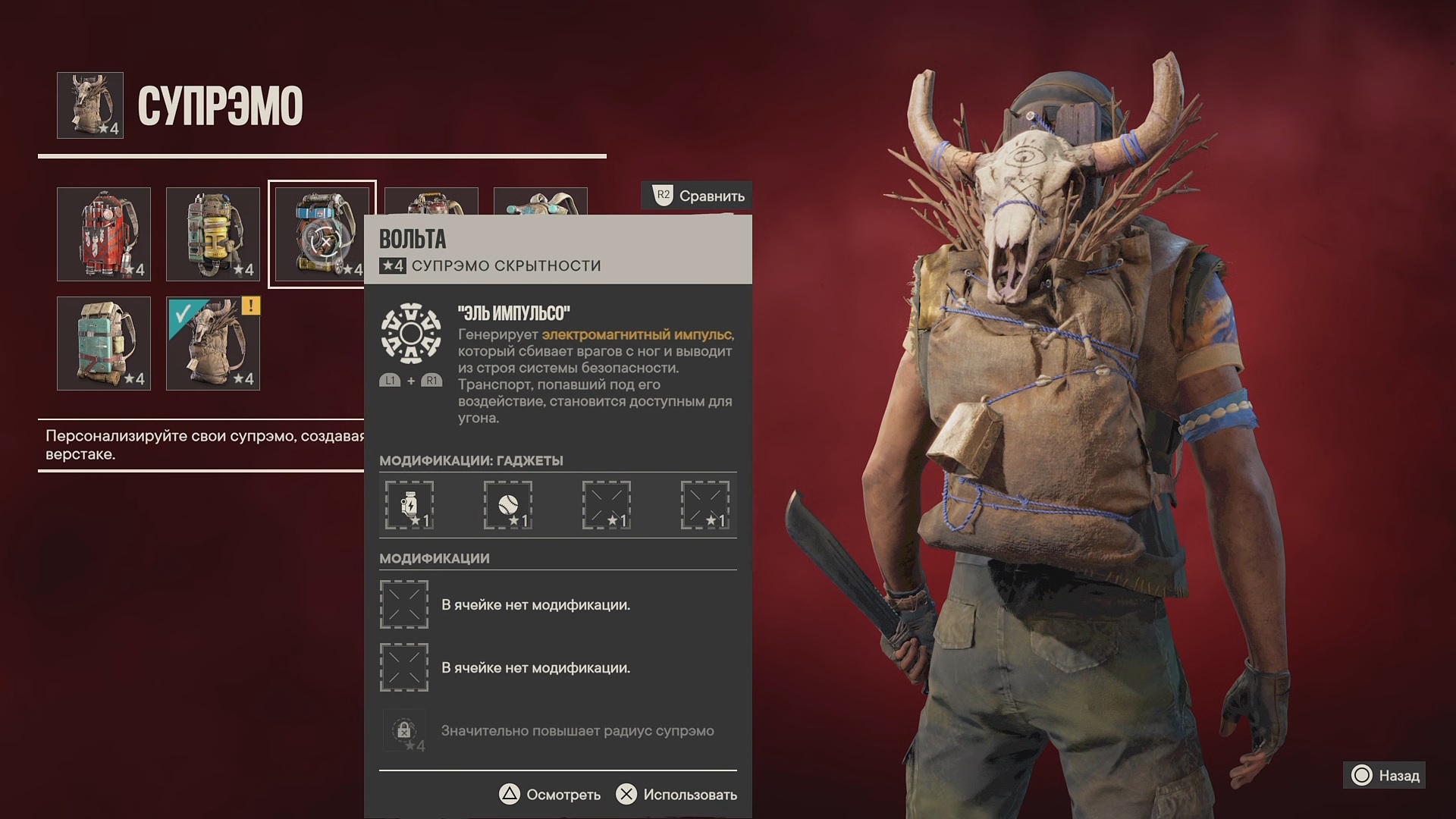This screenshot has width=1456, height=819.
Task: Select the red Exterminador supremo backpack
Action: [x=104, y=234]
